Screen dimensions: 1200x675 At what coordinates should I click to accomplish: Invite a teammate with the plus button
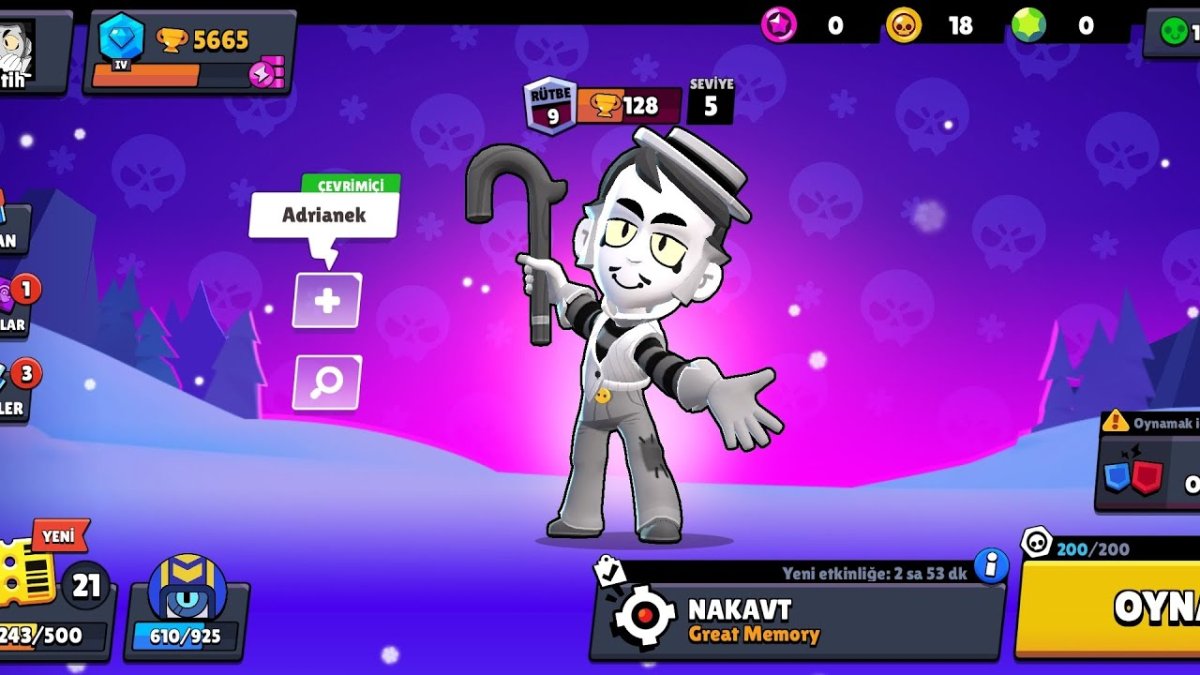click(327, 300)
